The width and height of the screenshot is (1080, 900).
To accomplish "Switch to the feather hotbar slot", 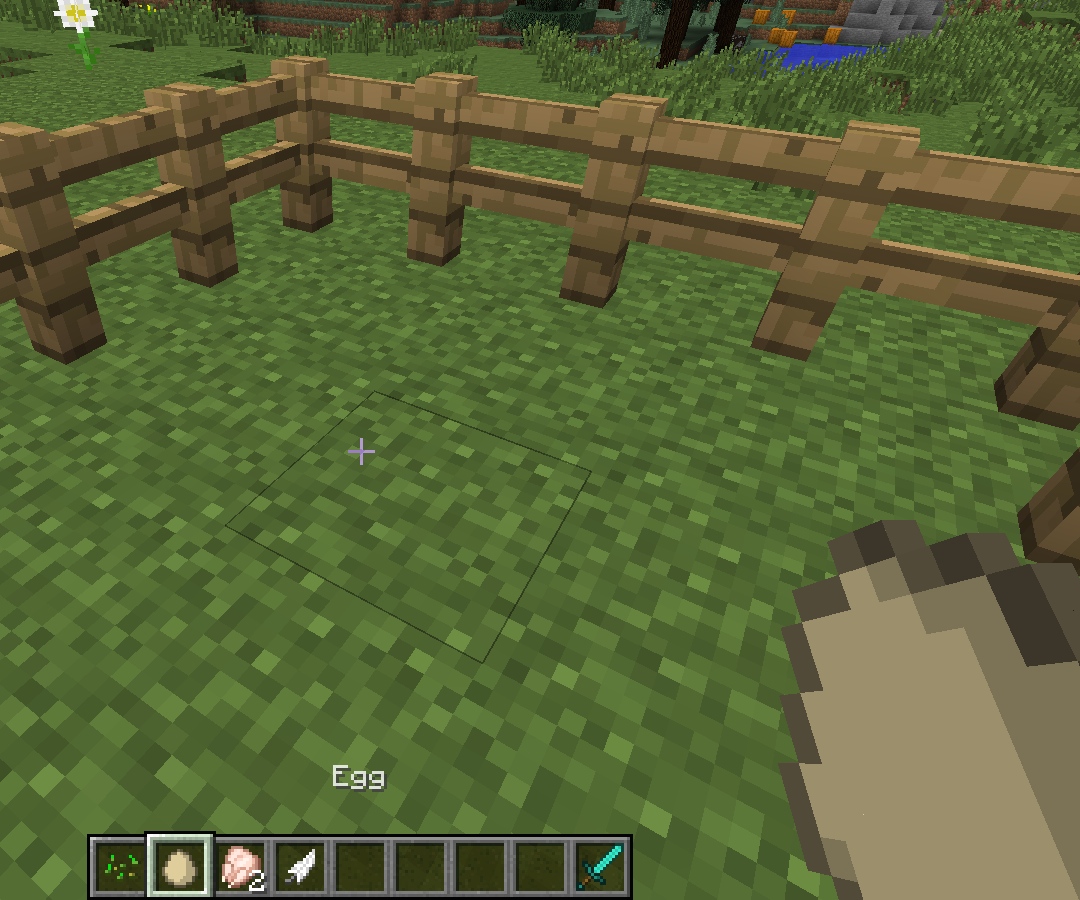I will tap(301, 865).
